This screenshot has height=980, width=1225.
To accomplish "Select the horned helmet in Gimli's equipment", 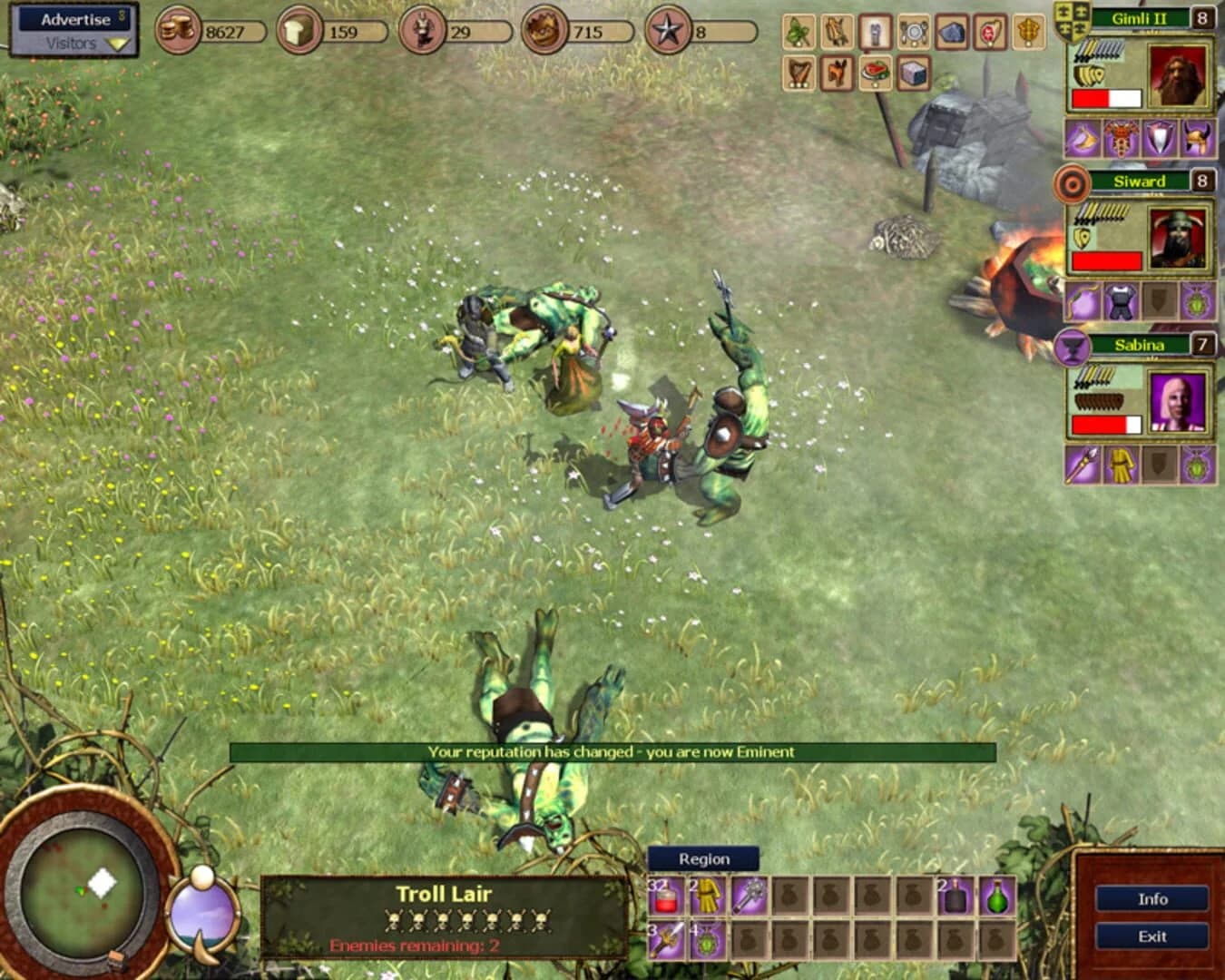I will (x=1198, y=139).
